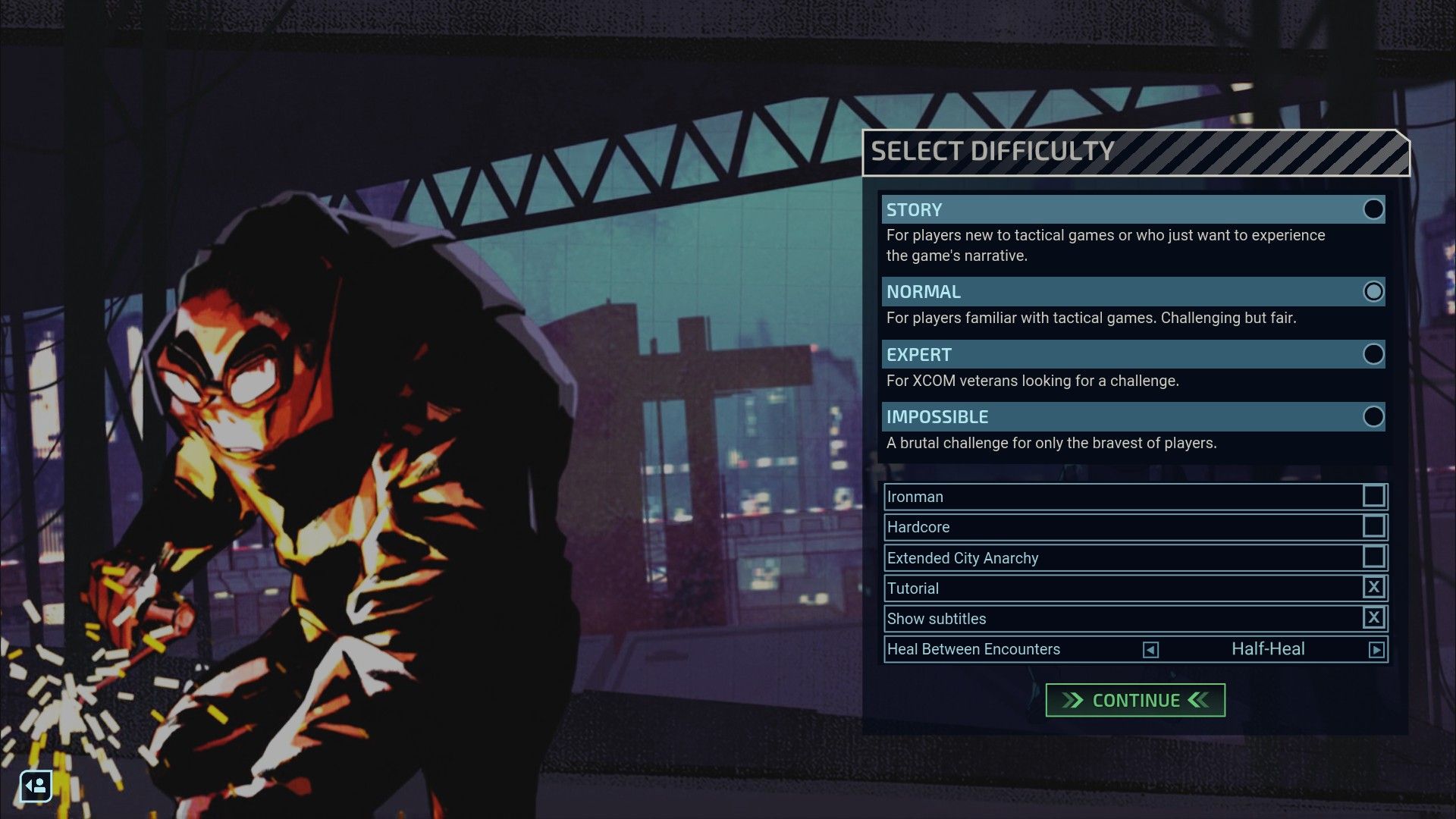Uncheck the Show subtitles option

[1374, 618]
